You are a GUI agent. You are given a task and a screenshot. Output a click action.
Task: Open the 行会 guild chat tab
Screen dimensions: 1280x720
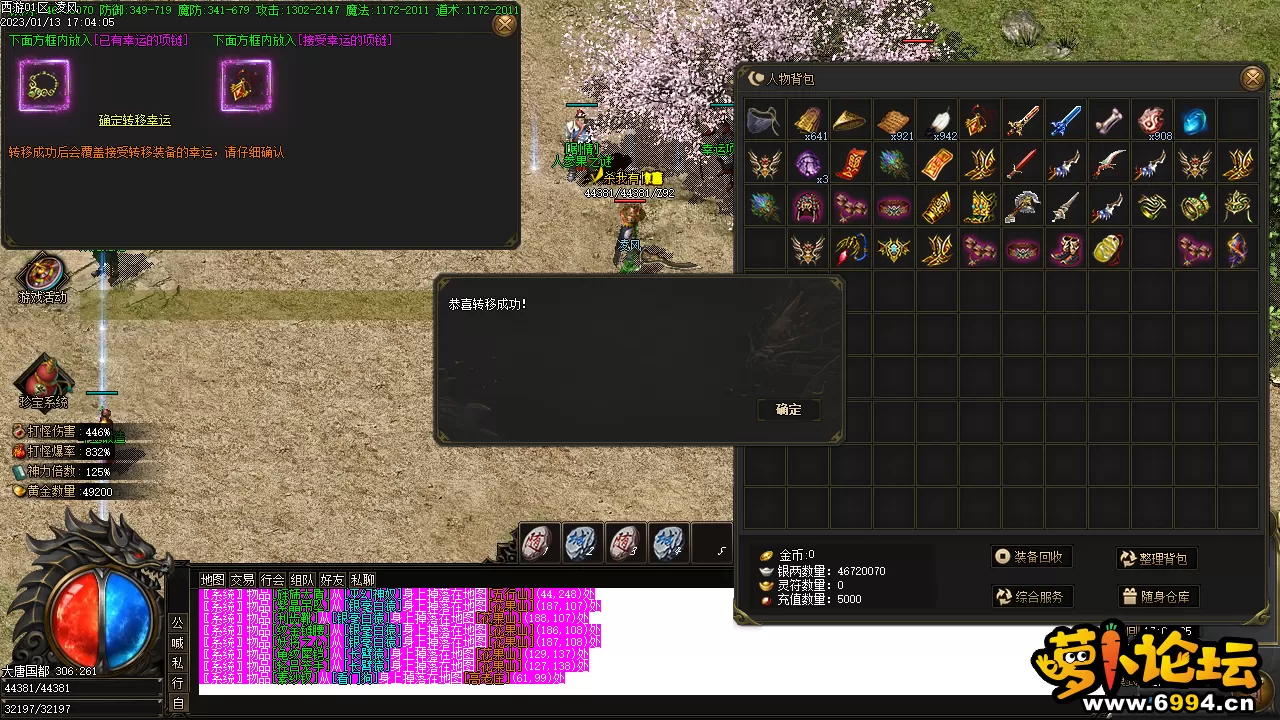272,580
